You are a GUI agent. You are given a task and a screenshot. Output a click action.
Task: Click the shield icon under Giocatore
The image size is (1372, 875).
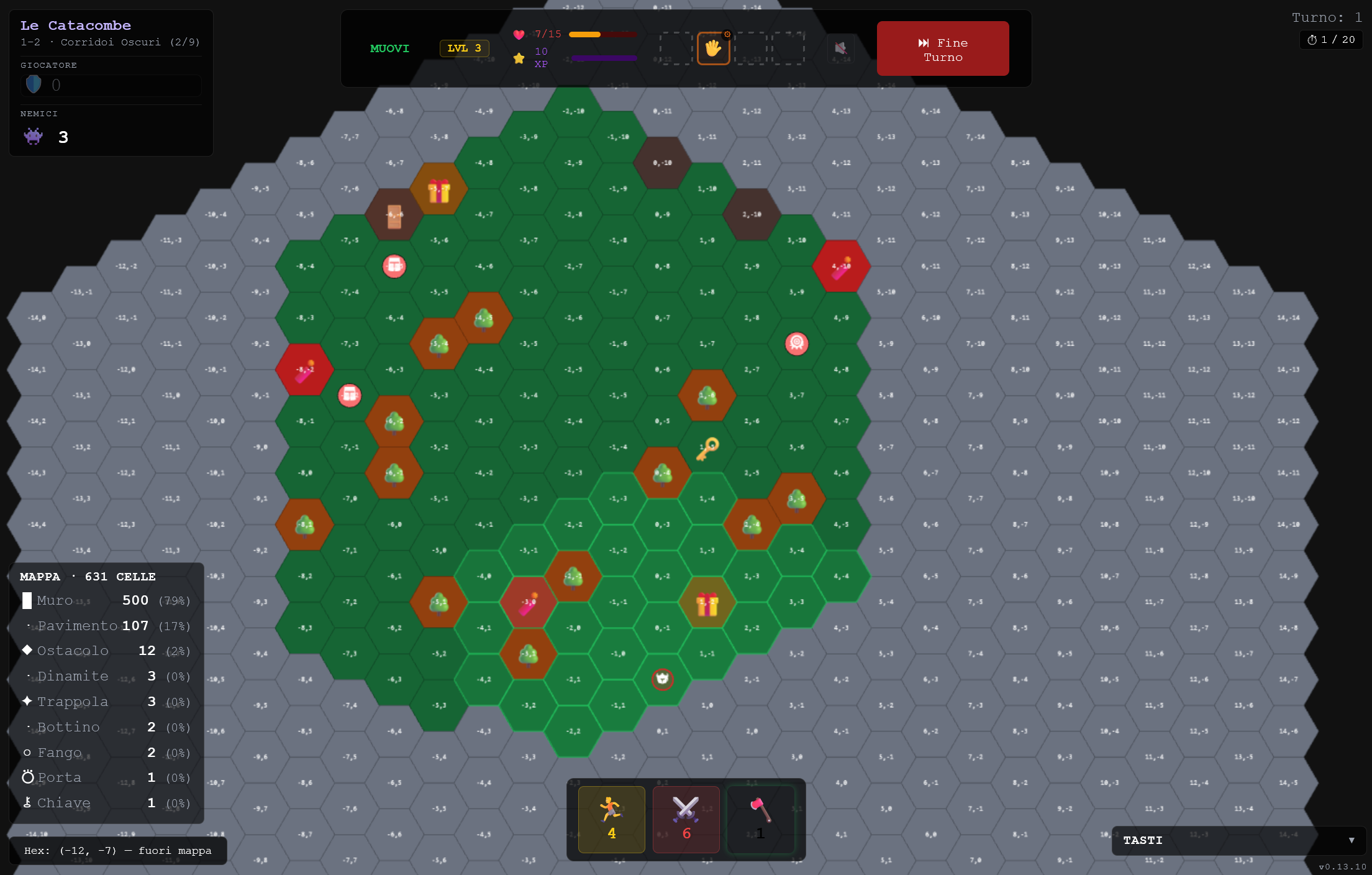33,84
